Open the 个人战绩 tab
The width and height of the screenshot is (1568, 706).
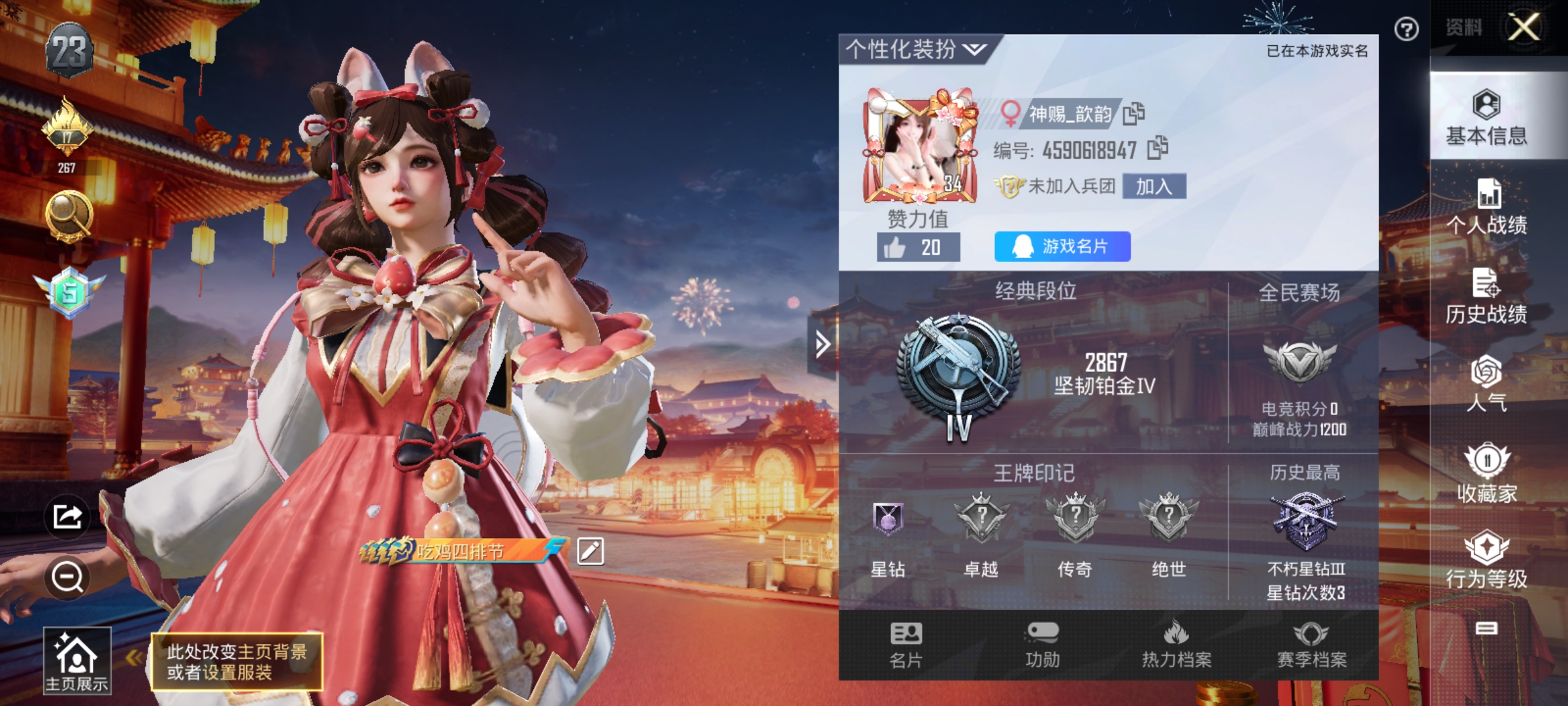(x=1486, y=207)
